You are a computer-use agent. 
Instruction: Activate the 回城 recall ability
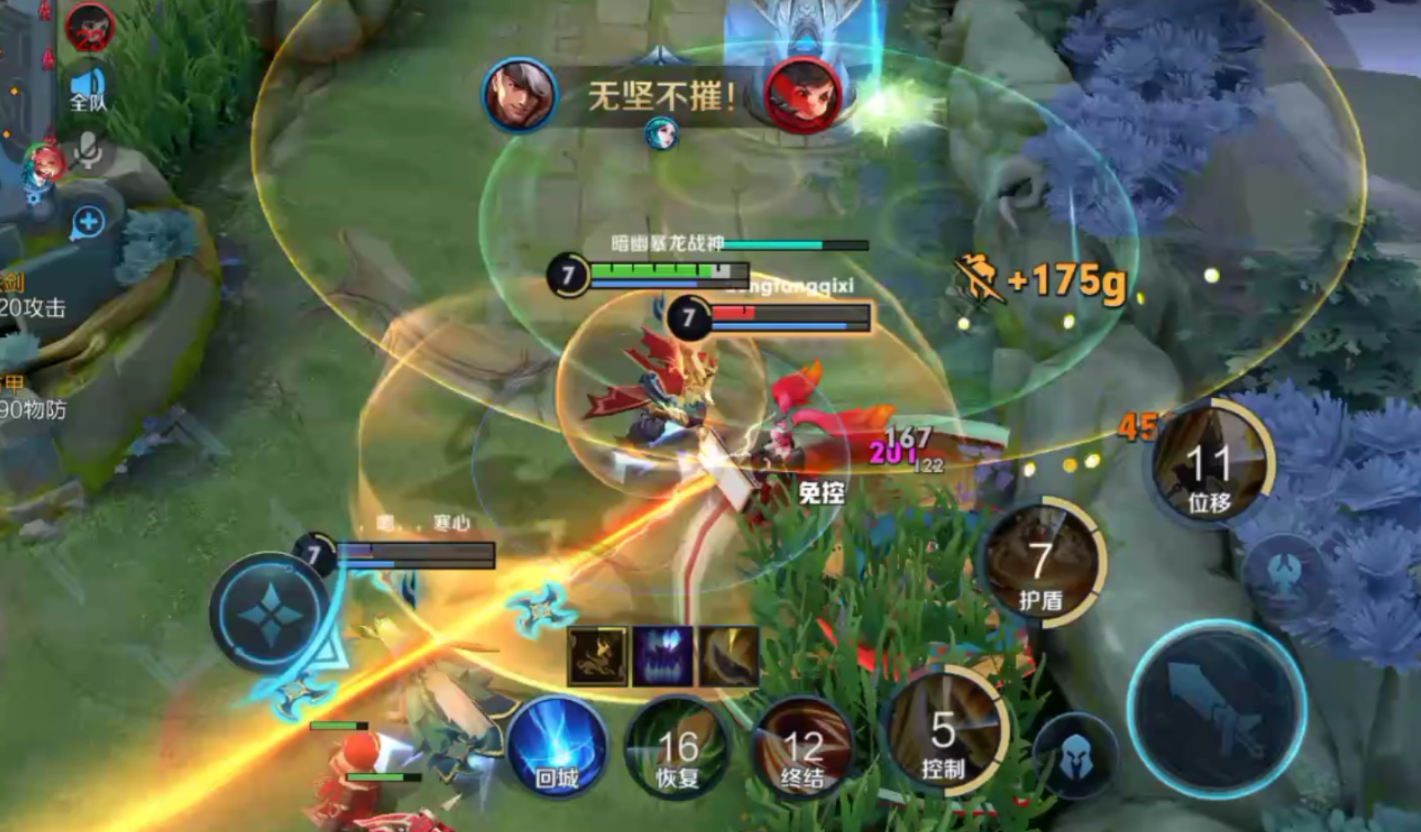pyautogui.click(x=557, y=747)
